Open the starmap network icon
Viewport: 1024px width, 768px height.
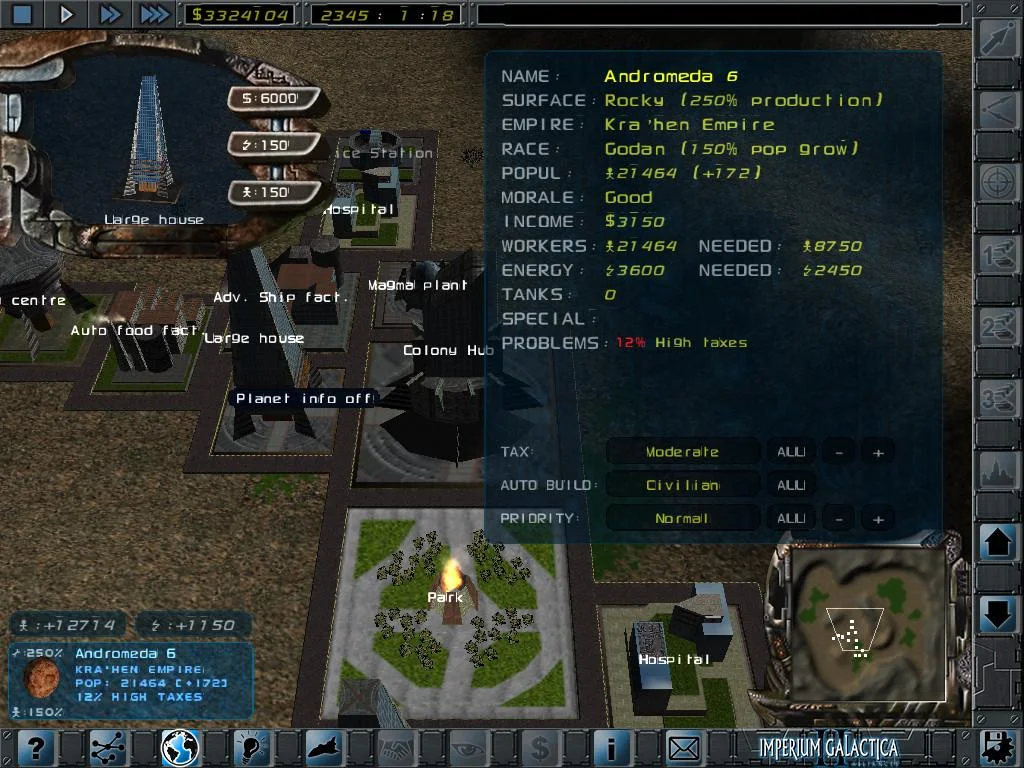point(107,747)
